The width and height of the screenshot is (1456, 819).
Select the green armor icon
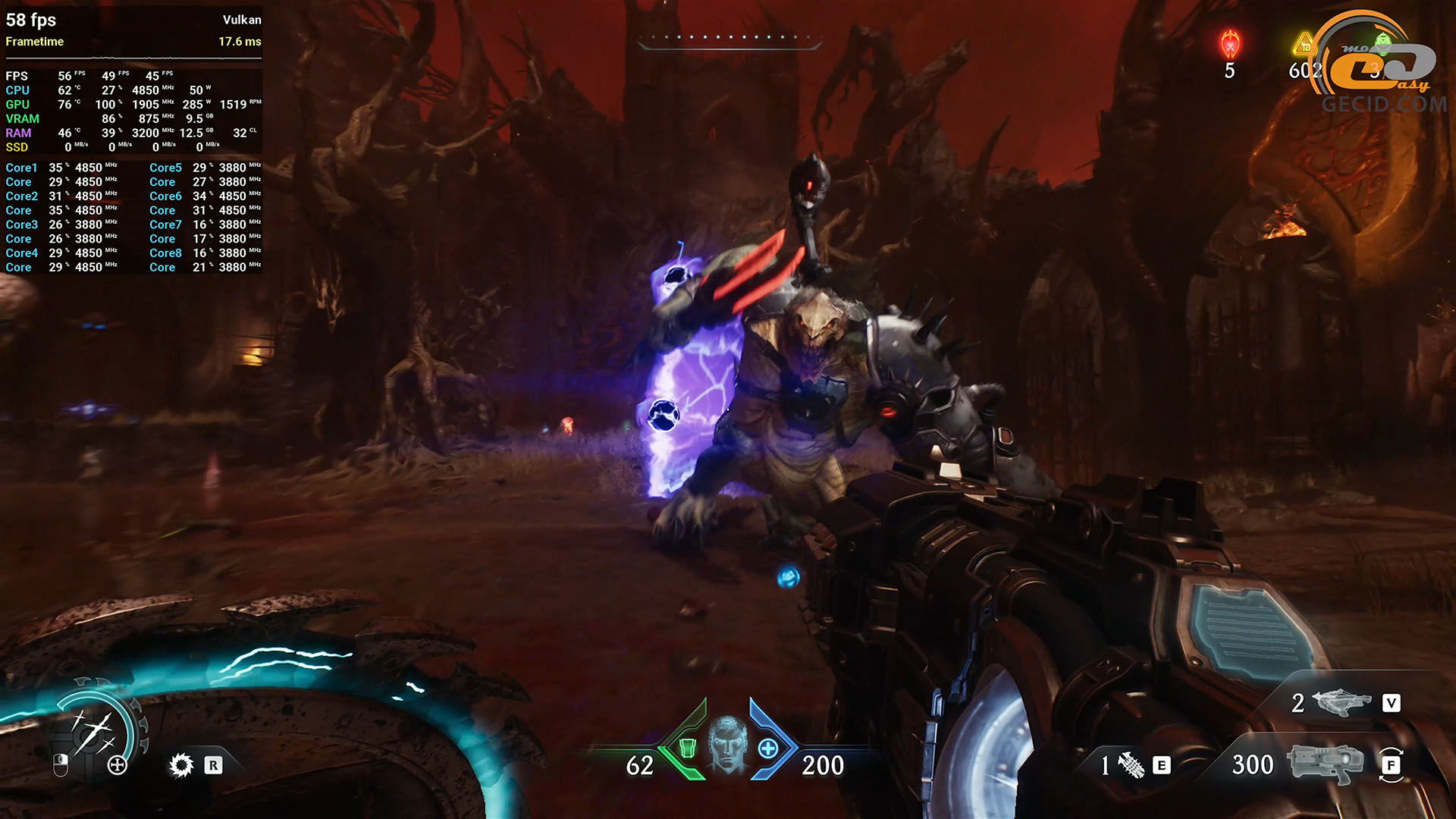687,748
